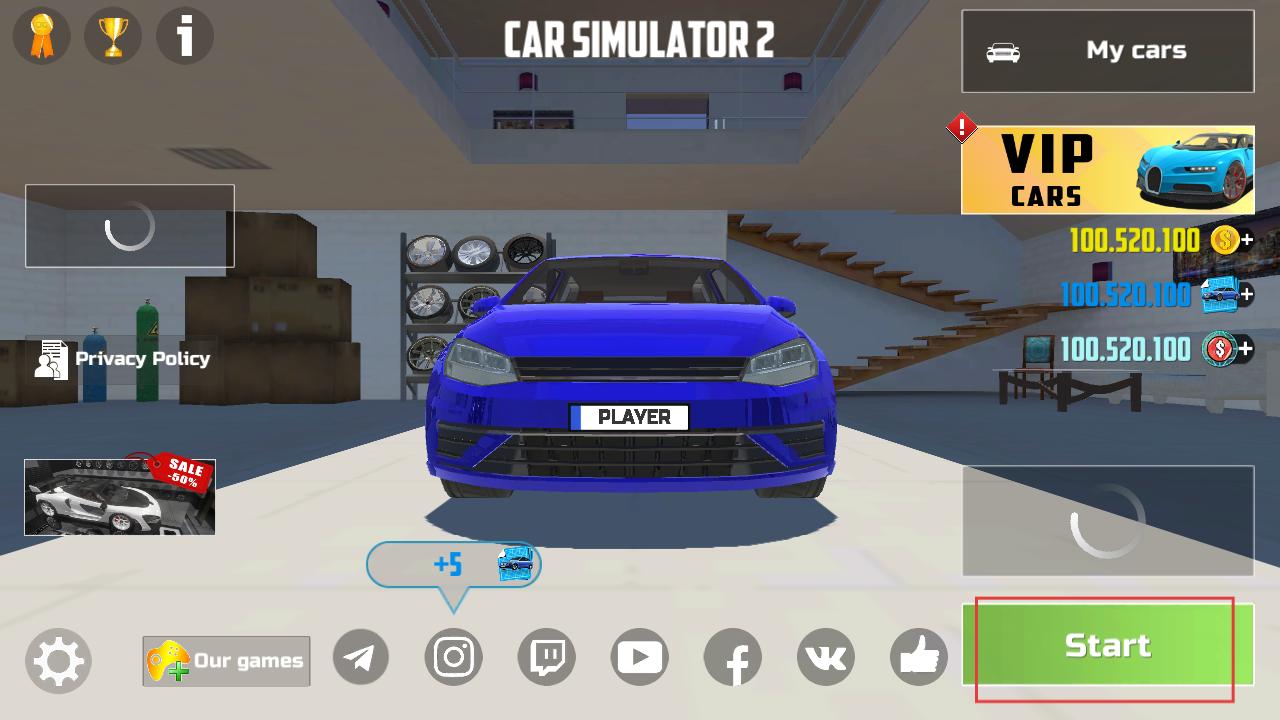Open the VK page
The image size is (1280, 720).
point(826,657)
